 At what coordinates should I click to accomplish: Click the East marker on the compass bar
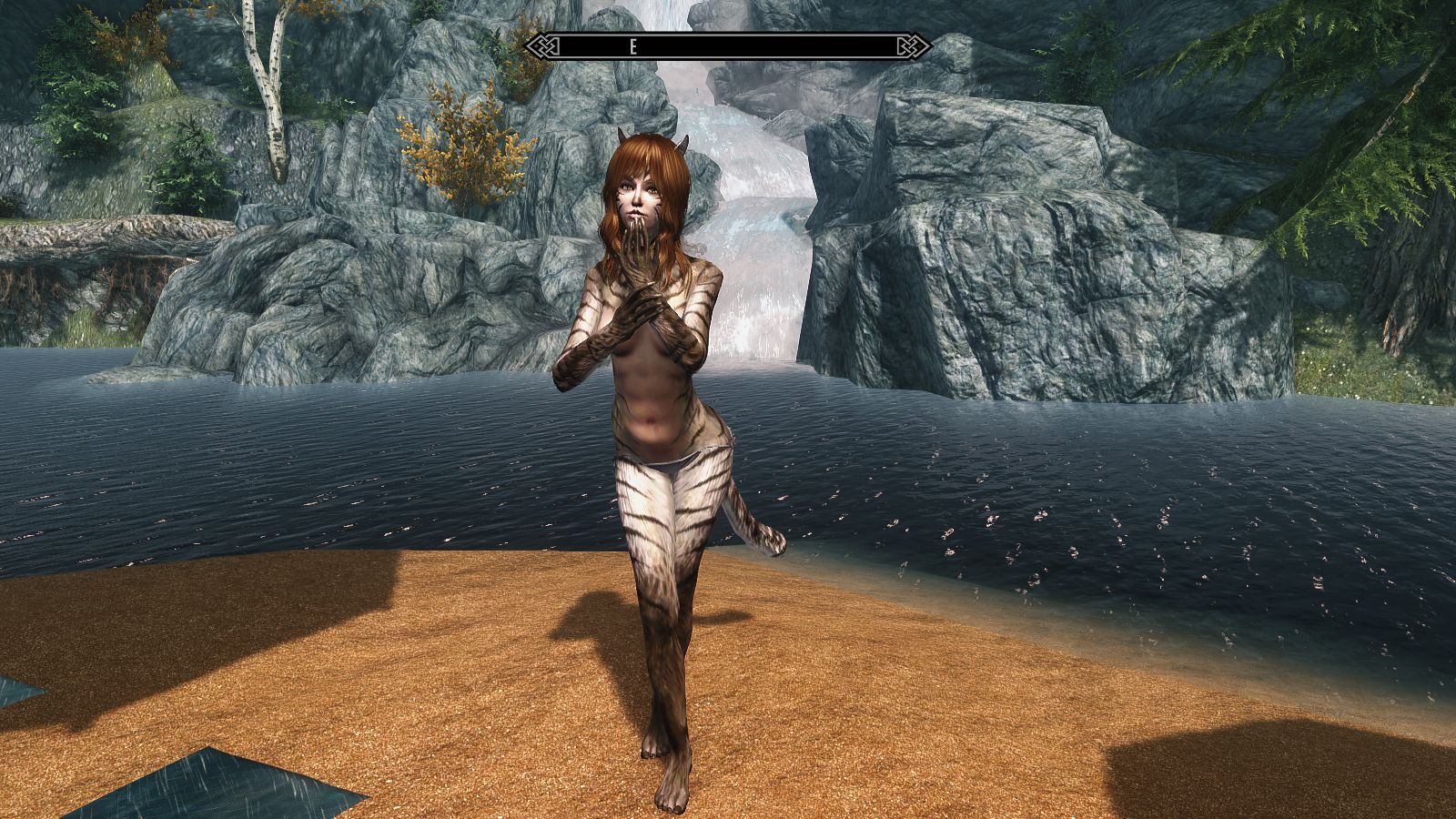pos(633,48)
